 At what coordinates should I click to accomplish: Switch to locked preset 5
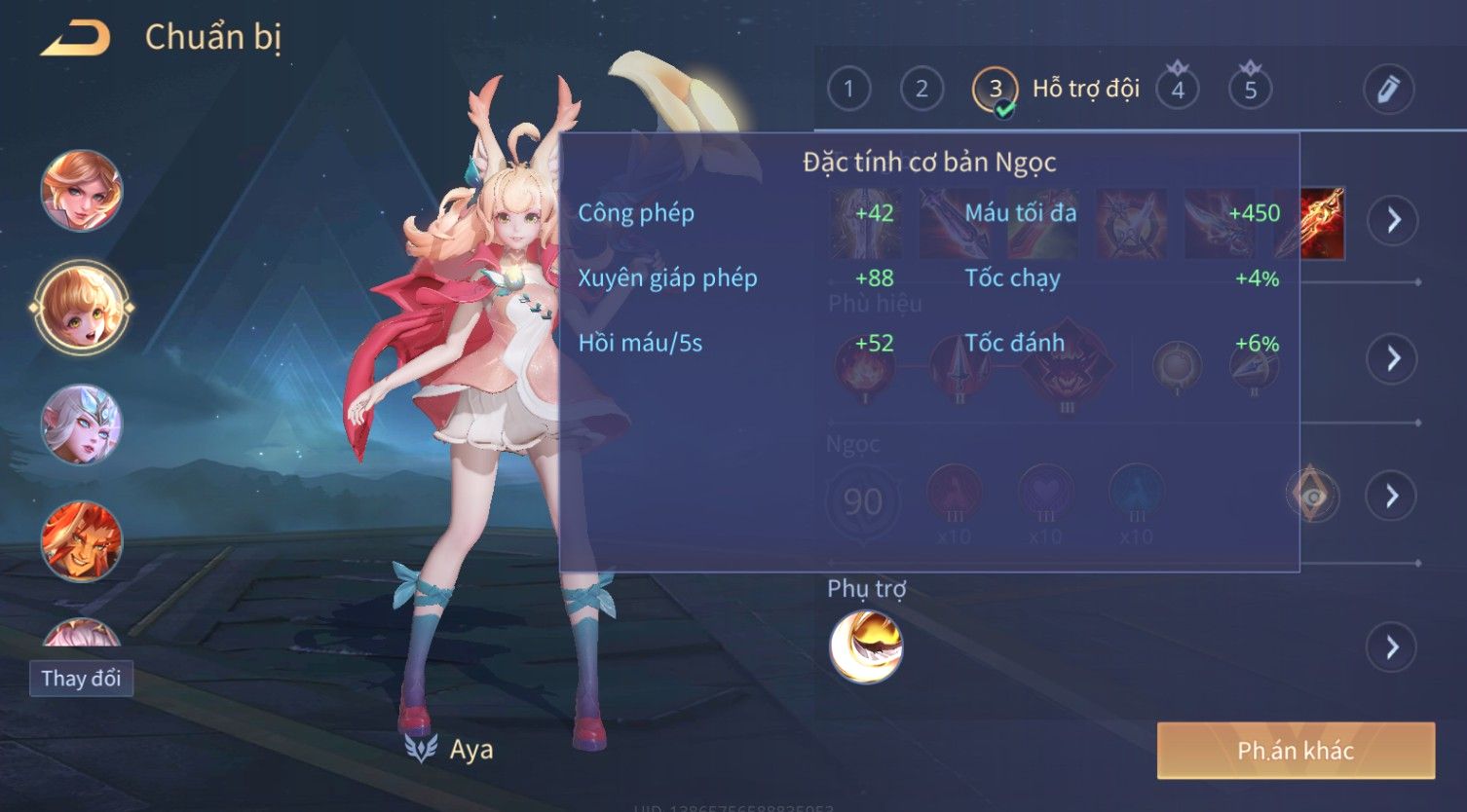pyautogui.click(x=1251, y=90)
